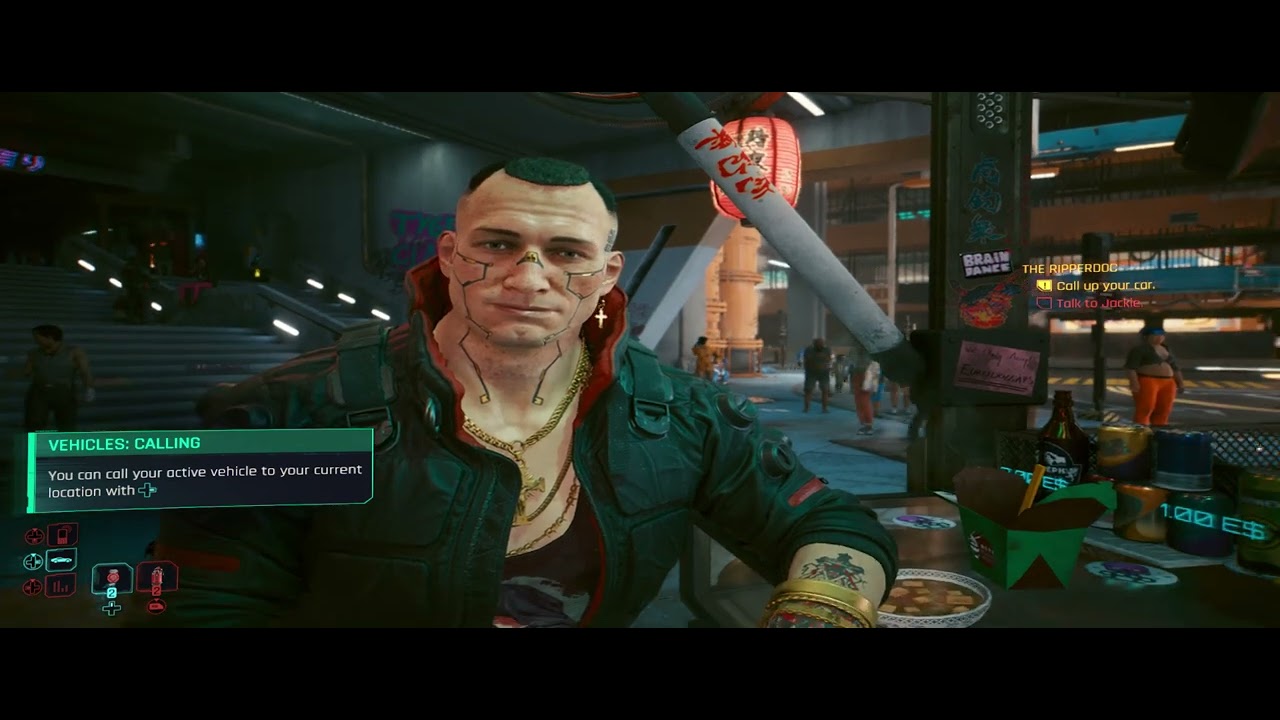Toggle the empty 'Talk to Jackie' checkbox

[x=1044, y=302]
